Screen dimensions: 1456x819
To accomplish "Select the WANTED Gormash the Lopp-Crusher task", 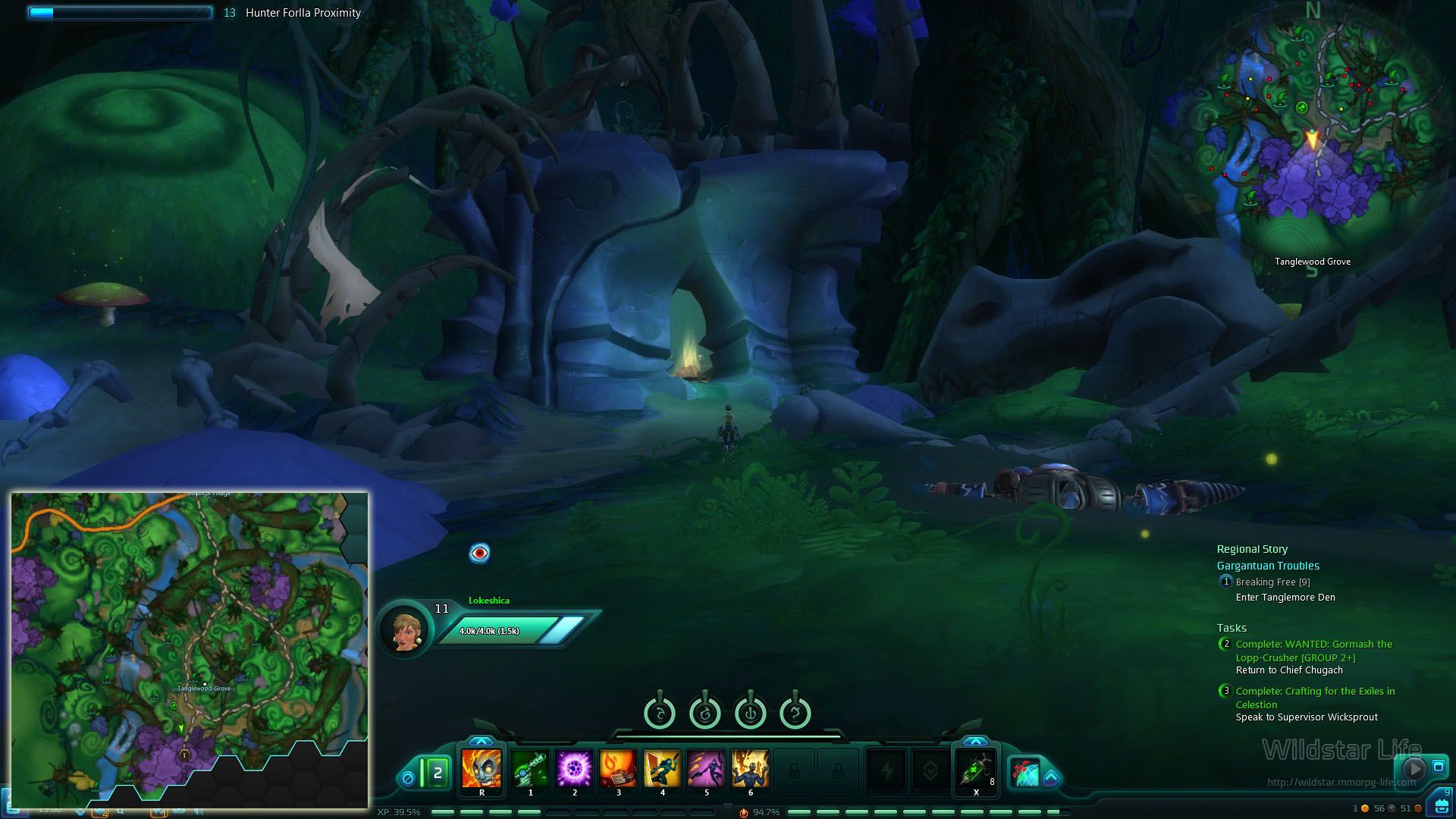I will coord(1313,651).
